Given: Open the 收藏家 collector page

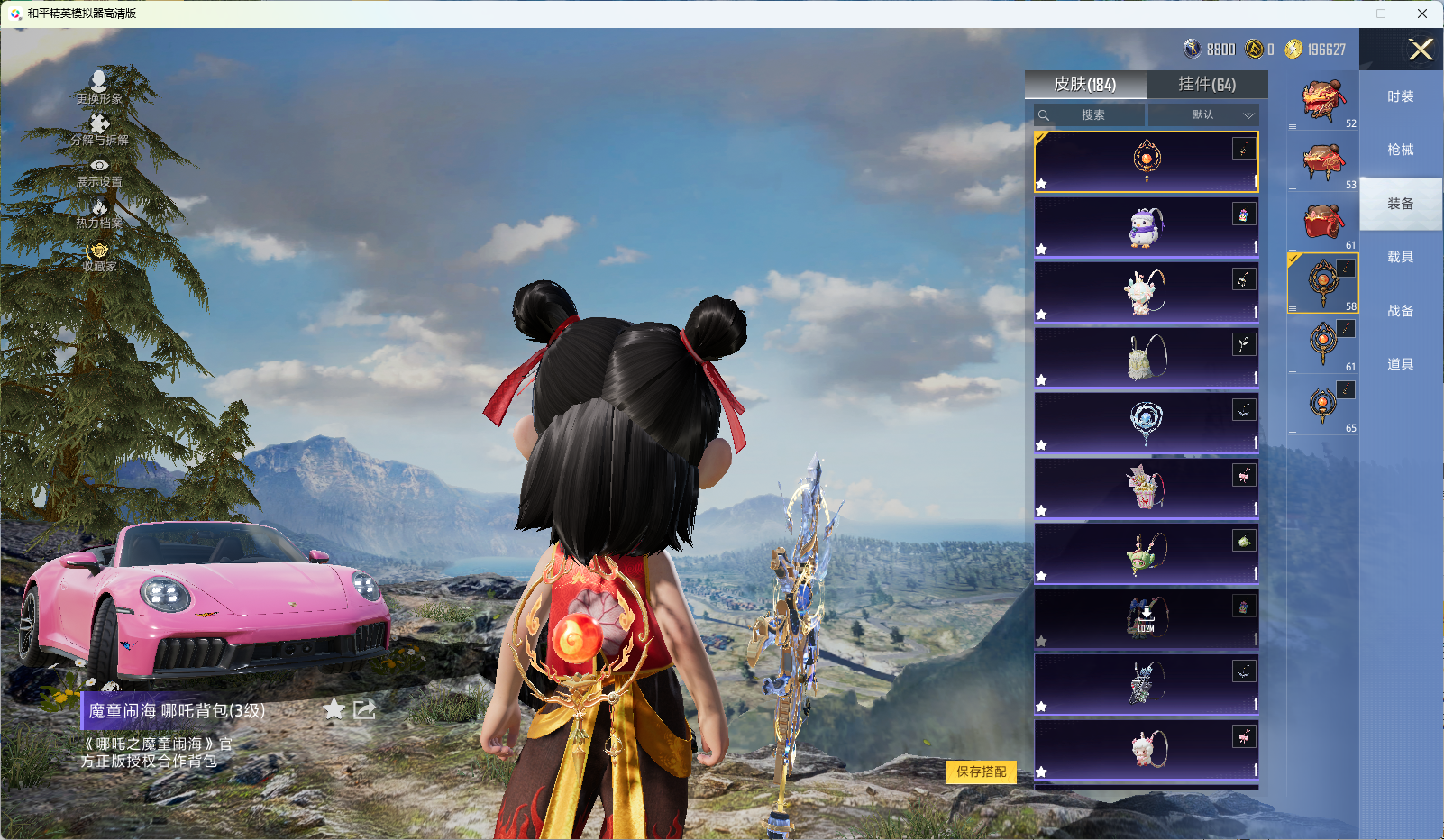Looking at the screenshot, I should [99, 257].
